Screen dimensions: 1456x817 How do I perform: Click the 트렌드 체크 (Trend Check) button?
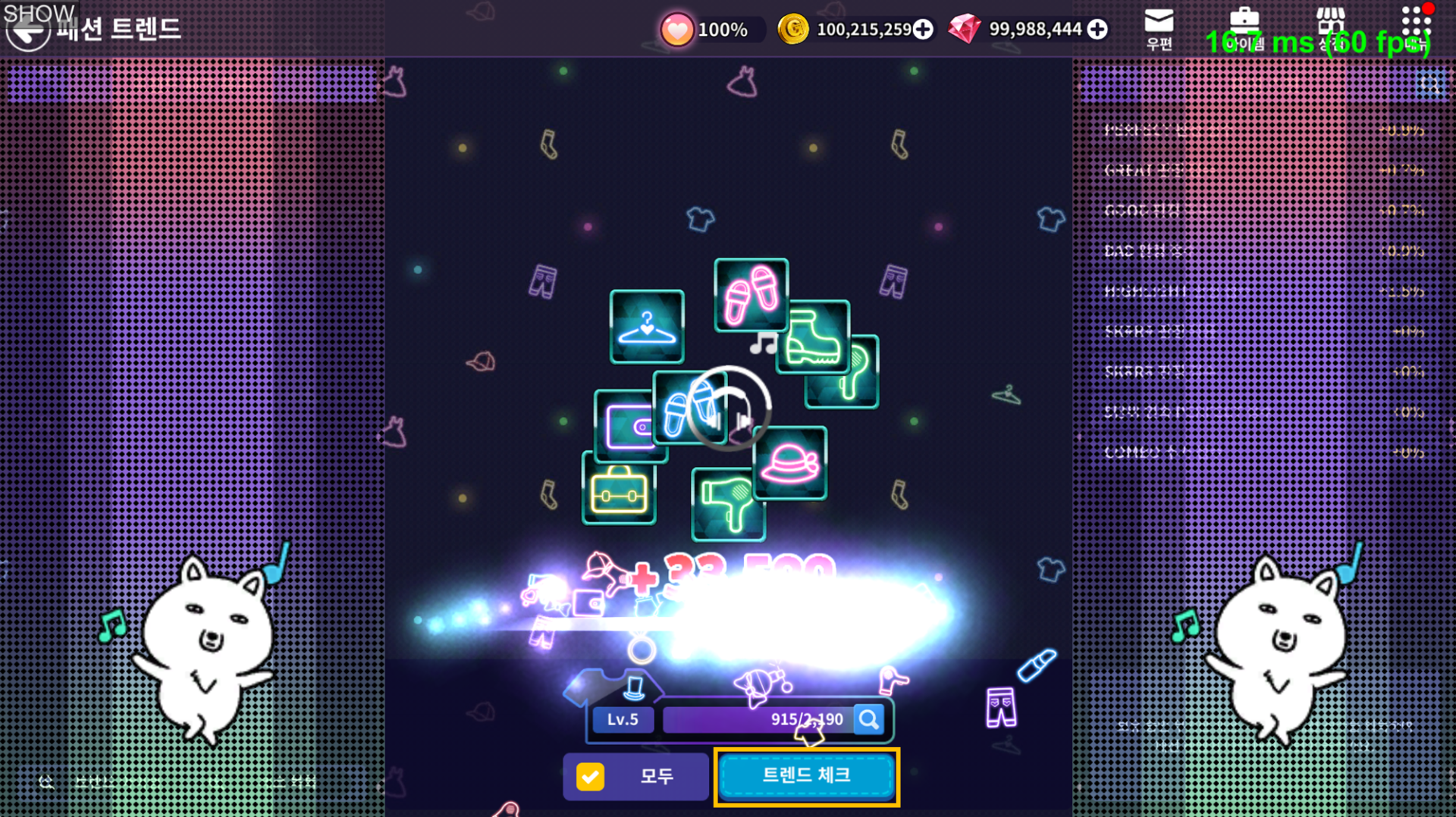(806, 776)
